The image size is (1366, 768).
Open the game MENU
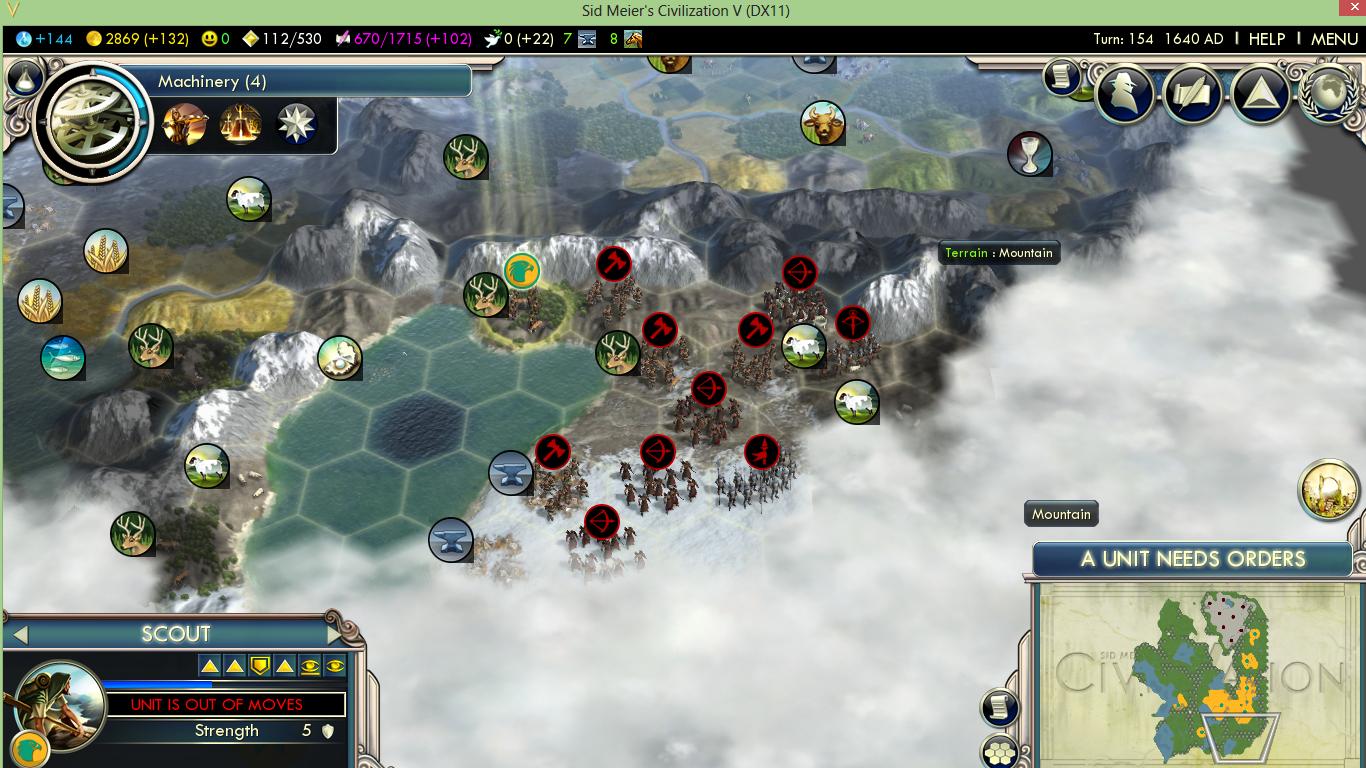click(1334, 39)
